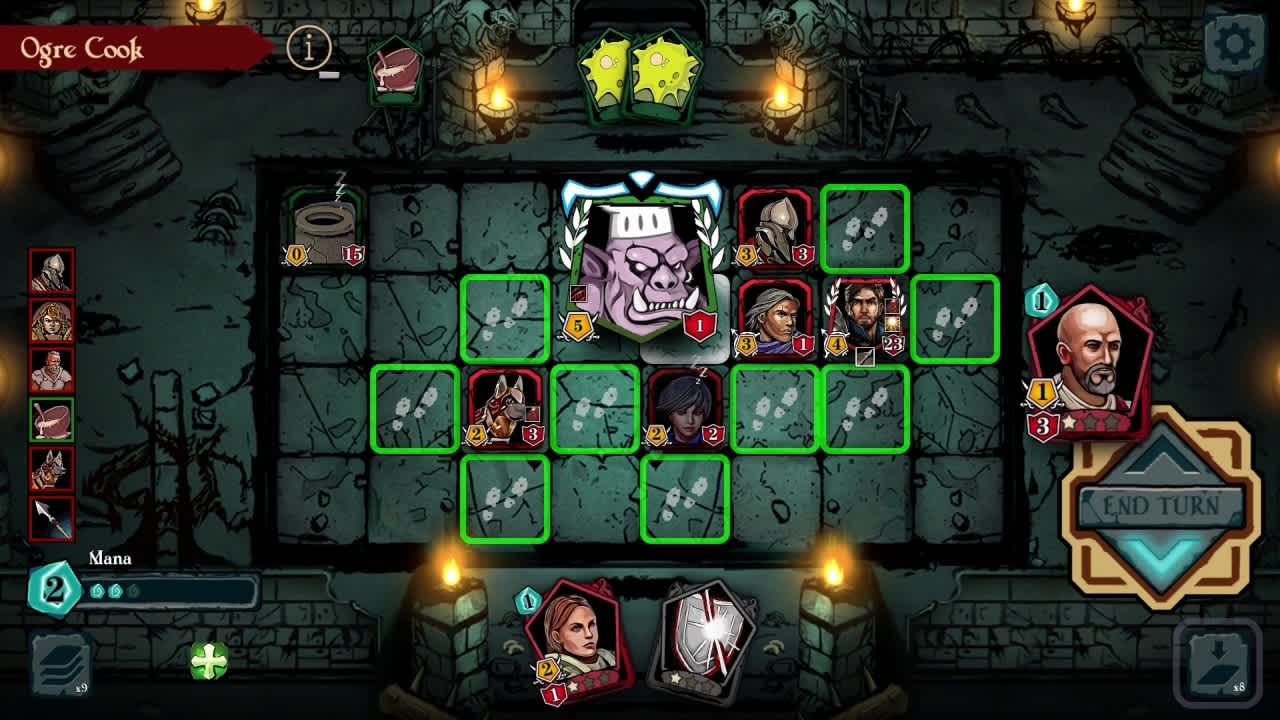Click the shield card at the bottom
Screen dimensions: 1280x720
click(x=703, y=641)
